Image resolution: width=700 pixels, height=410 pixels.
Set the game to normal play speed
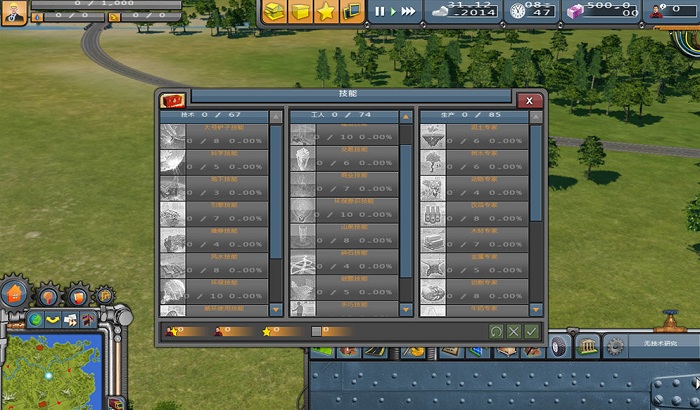point(392,11)
